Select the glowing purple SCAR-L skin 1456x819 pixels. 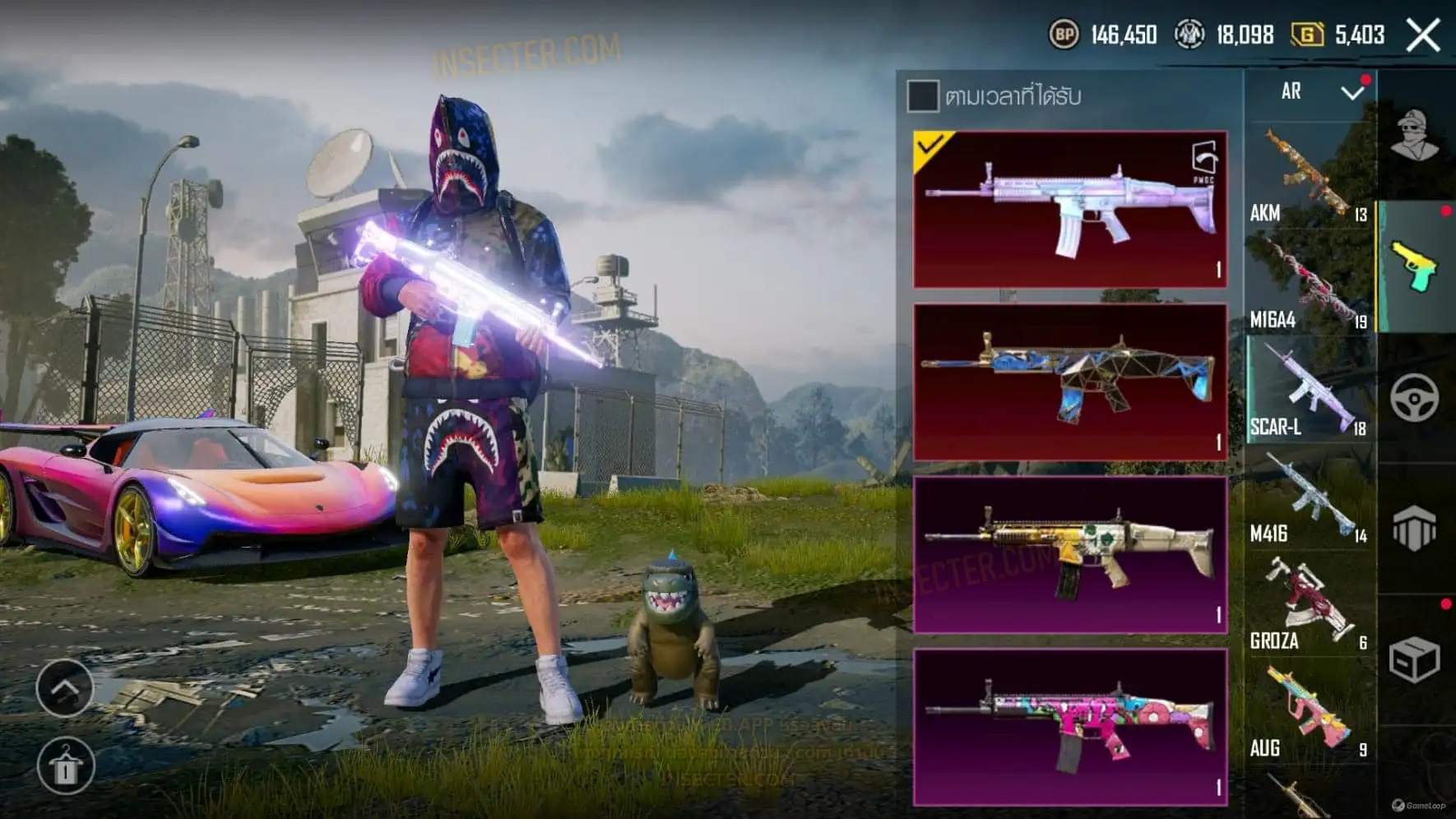[x=1070, y=210]
